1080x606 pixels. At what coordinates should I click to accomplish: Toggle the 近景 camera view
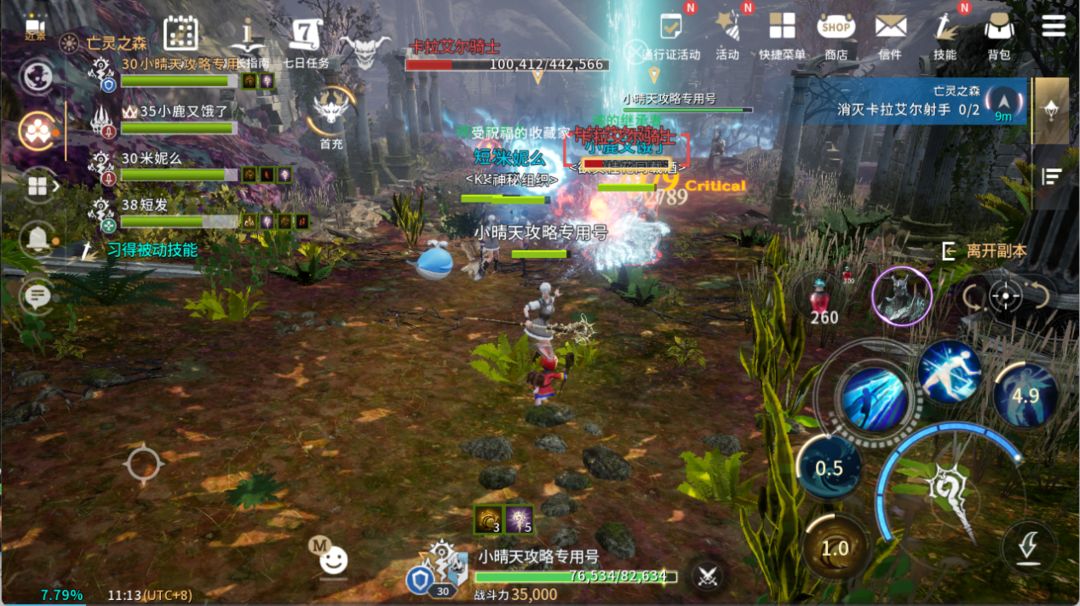[x=36, y=27]
